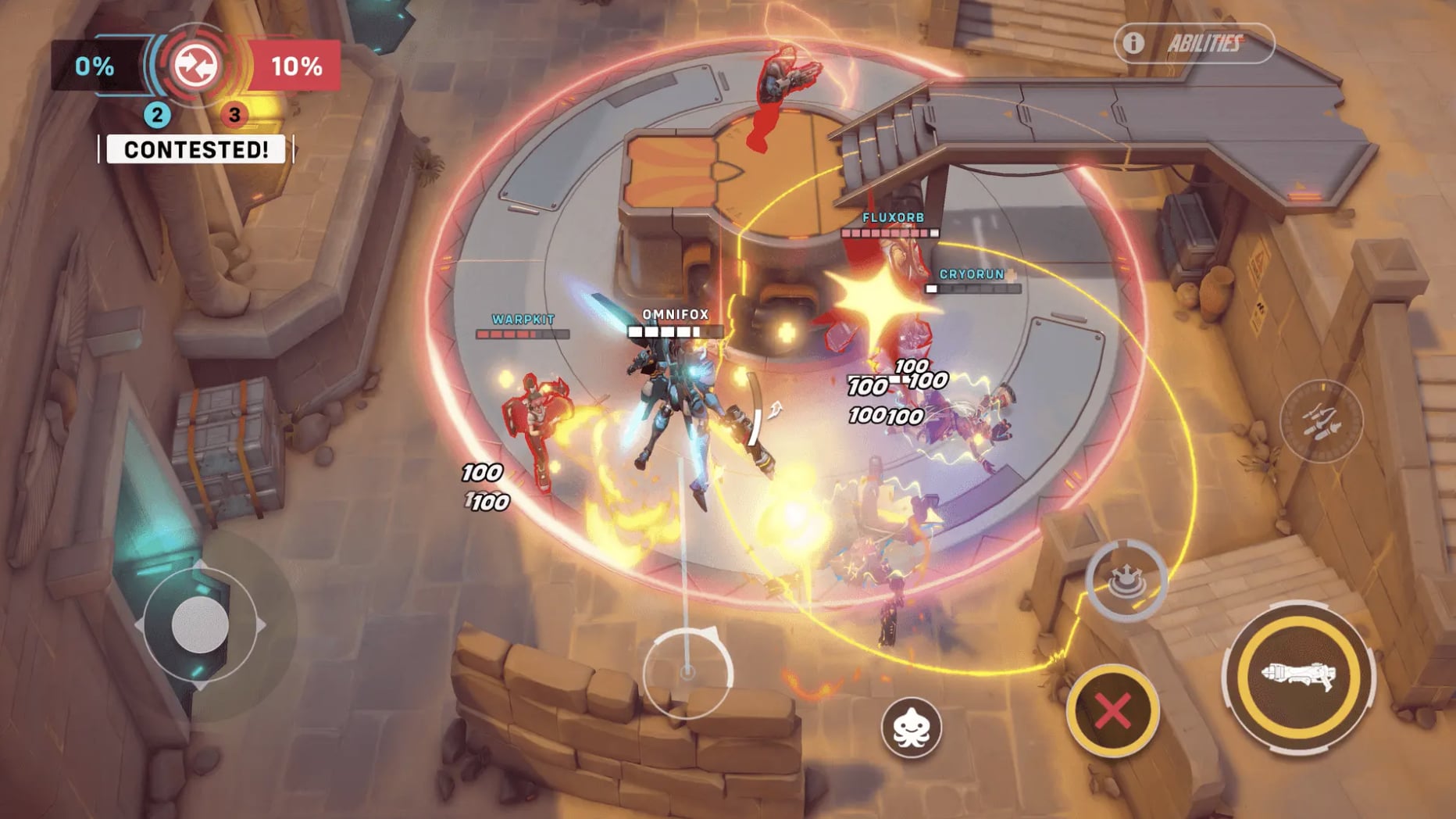Tap the red team badge numbered 3
Viewport: 1456px width, 819px height.
click(x=232, y=113)
